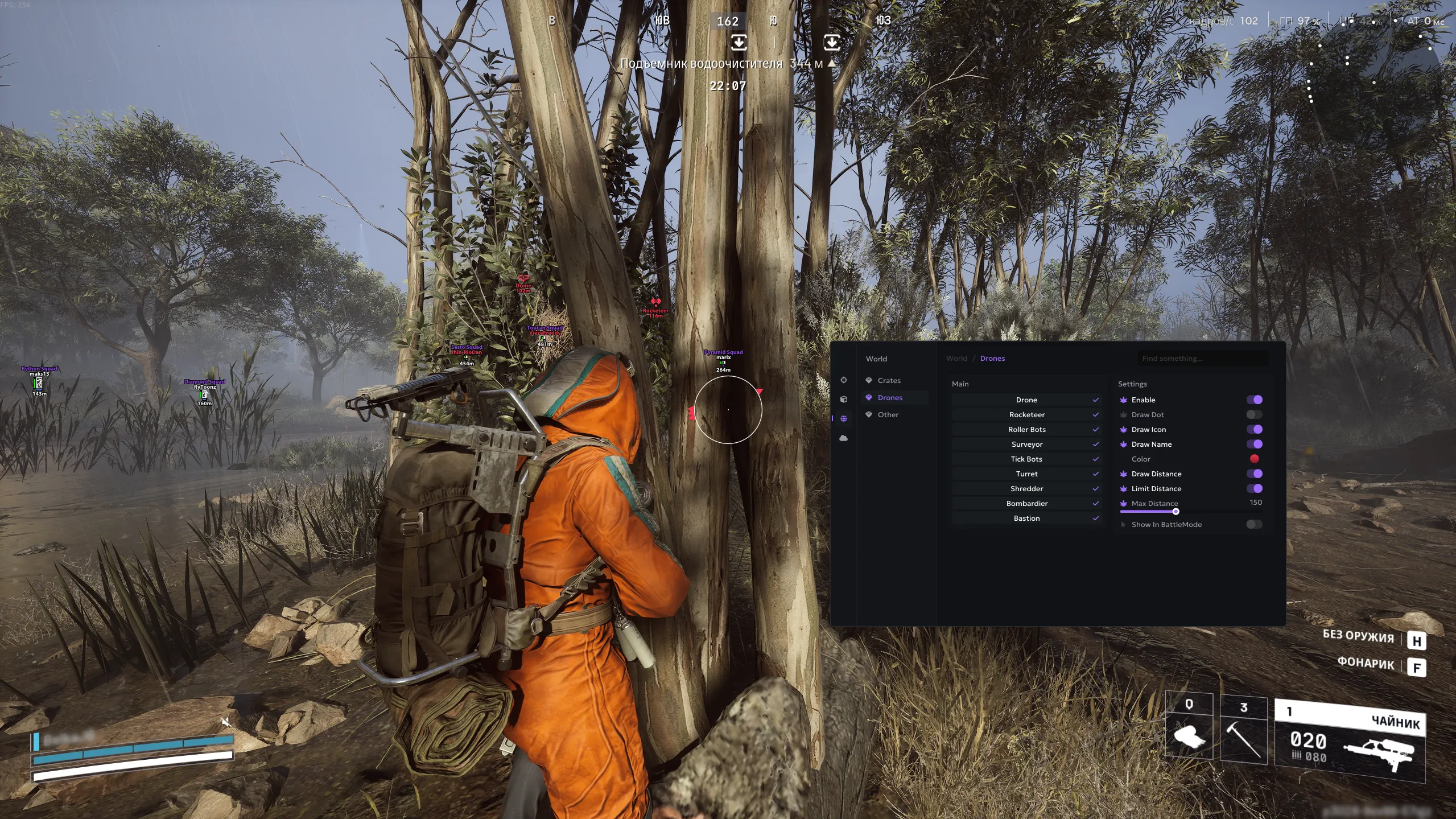Open the cloud configs tab in the sidebar
The image size is (1456, 819).
pyautogui.click(x=844, y=438)
